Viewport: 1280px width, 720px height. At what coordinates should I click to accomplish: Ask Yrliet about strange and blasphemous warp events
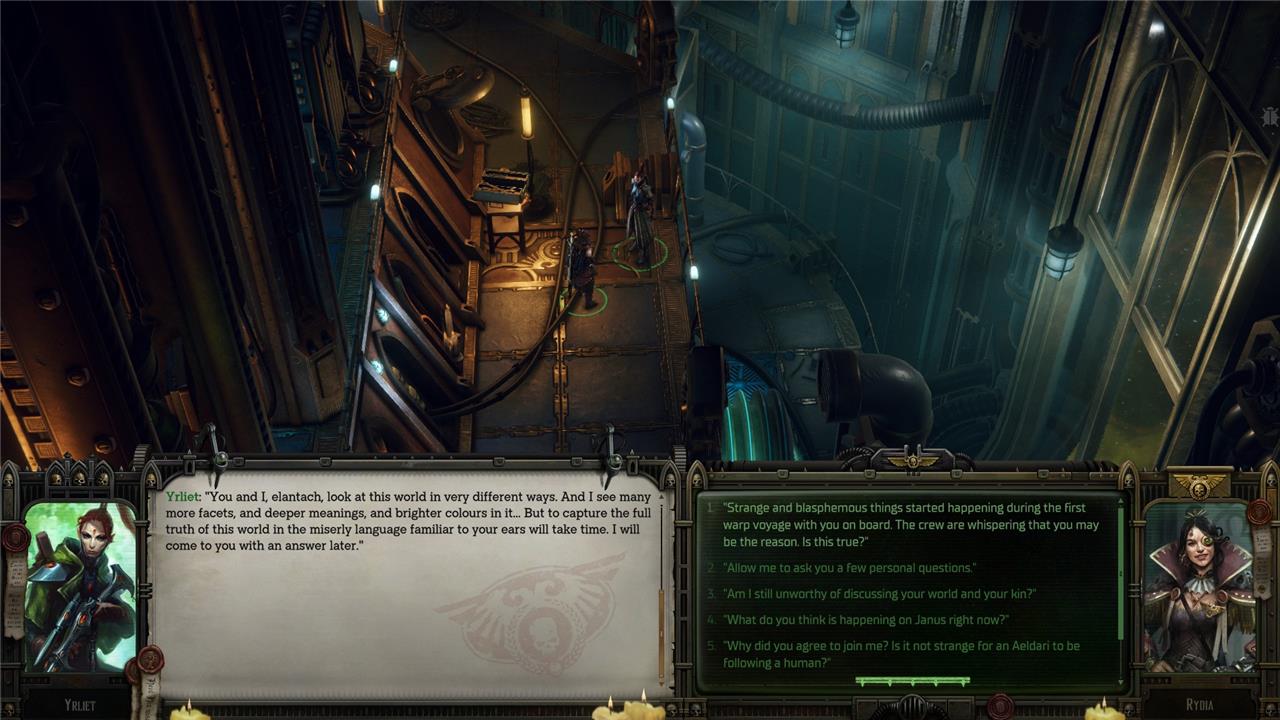[910, 524]
